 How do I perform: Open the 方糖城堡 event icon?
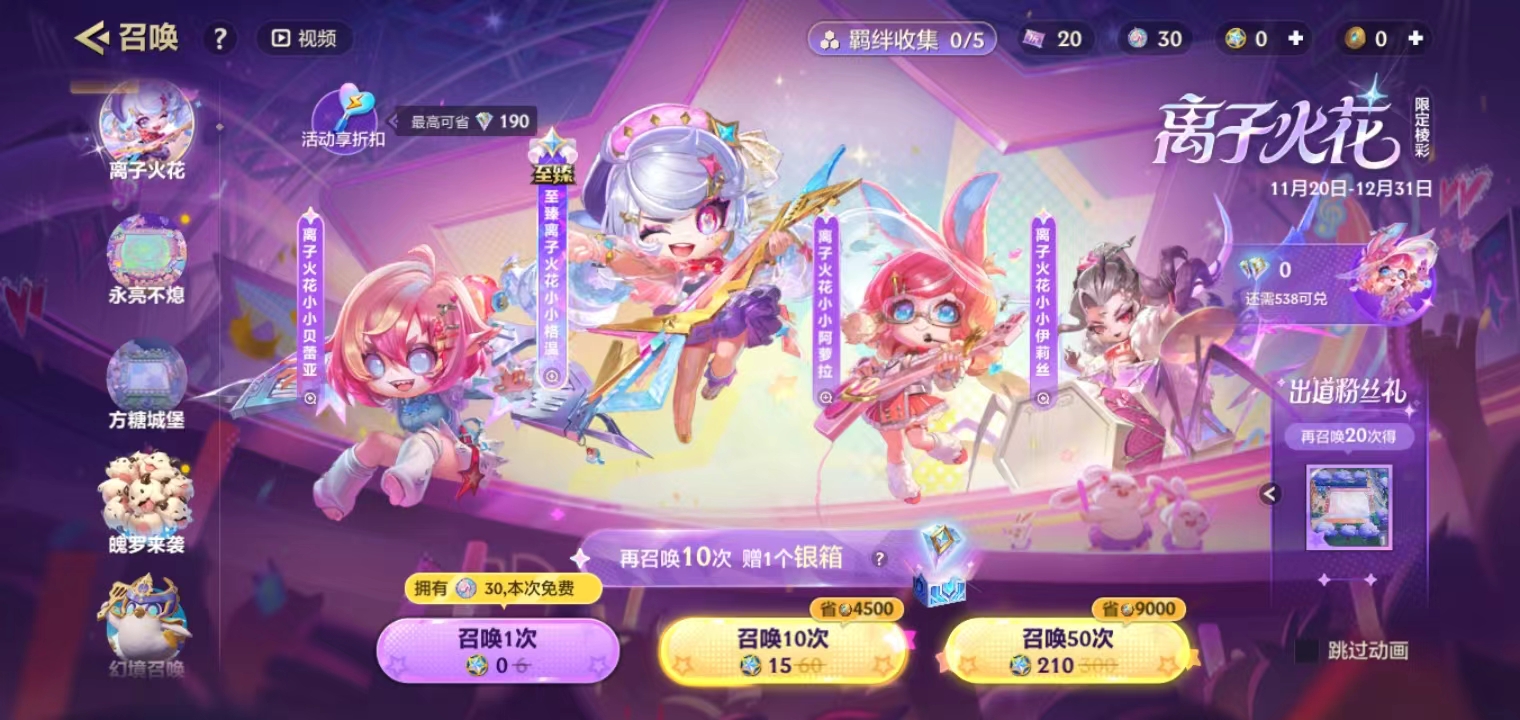[145, 373]
